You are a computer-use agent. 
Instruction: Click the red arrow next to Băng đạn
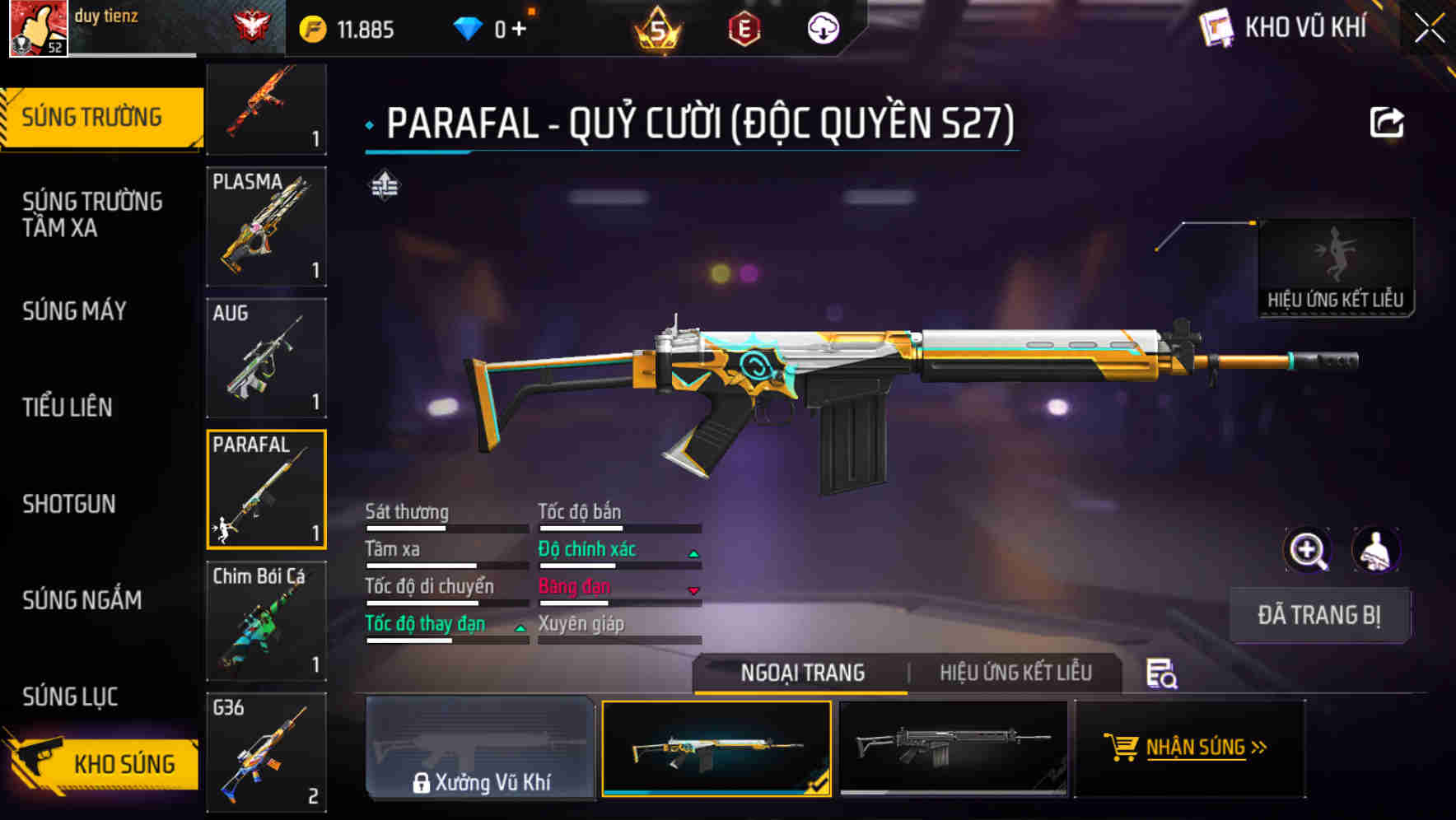(x=691, y=591)
